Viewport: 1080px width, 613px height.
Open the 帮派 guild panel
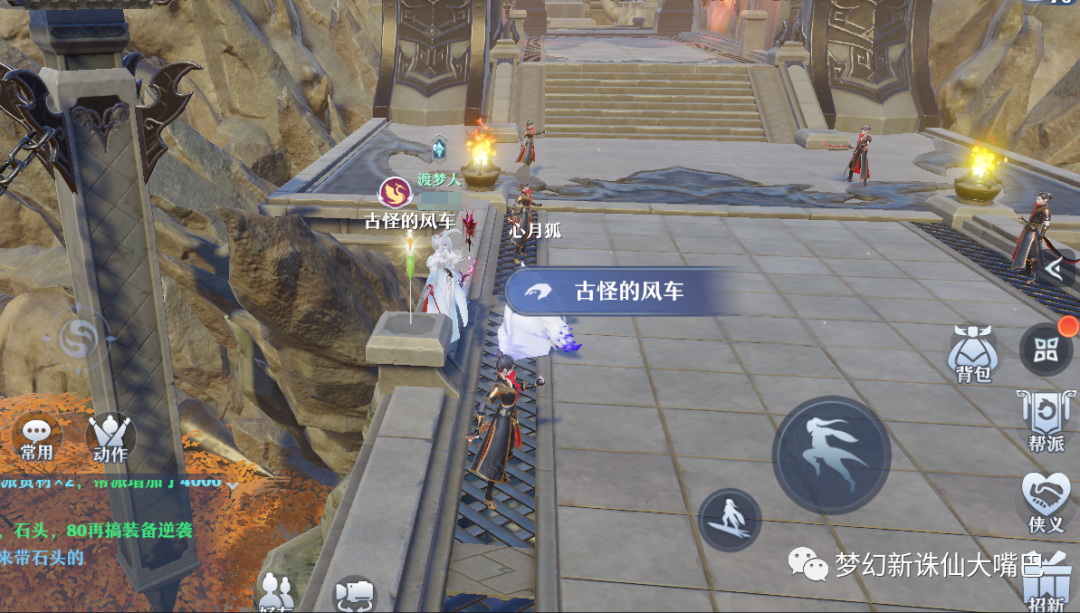click(x=1045, y=419)
